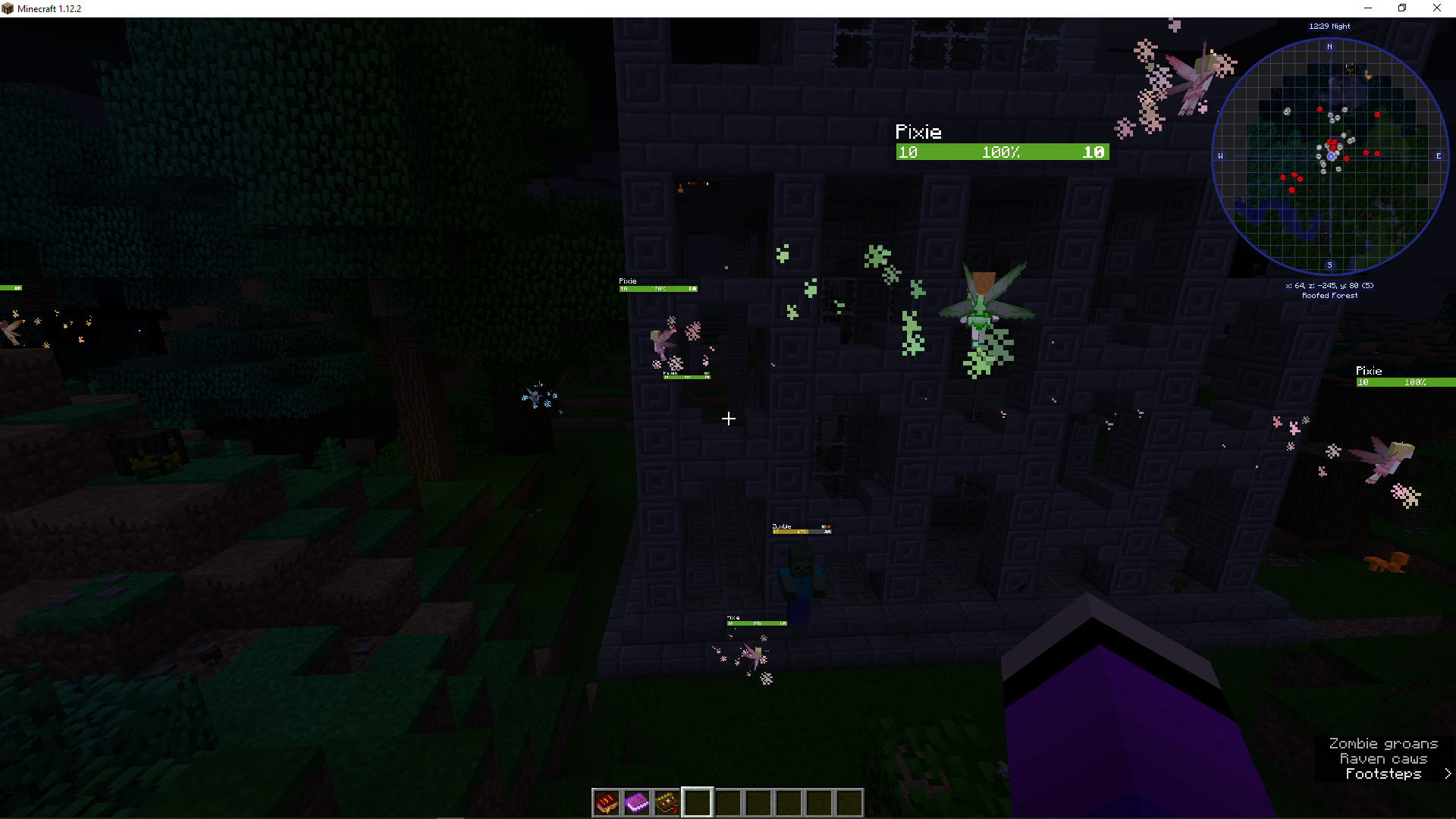1456x819 pixels.
Task: Click the empty highlighted hotbar slot
Action: (697, 802)
